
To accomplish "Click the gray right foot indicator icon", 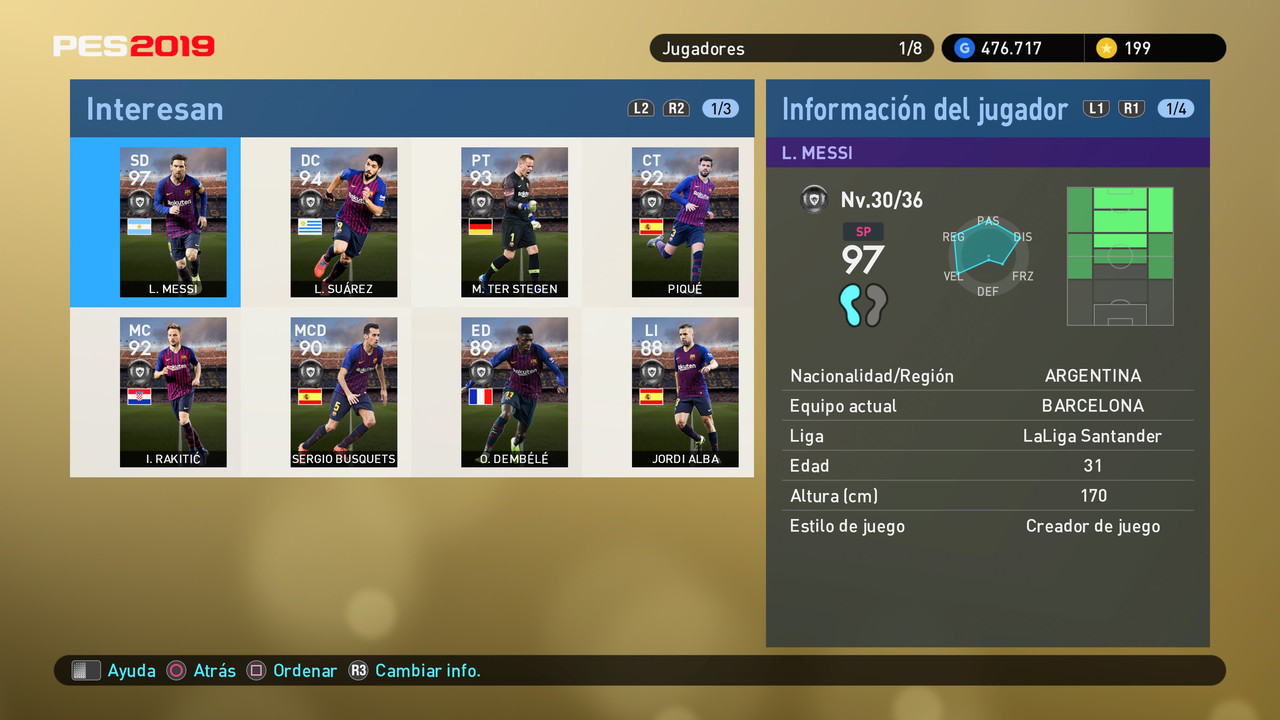I will (x=877, y=306).
